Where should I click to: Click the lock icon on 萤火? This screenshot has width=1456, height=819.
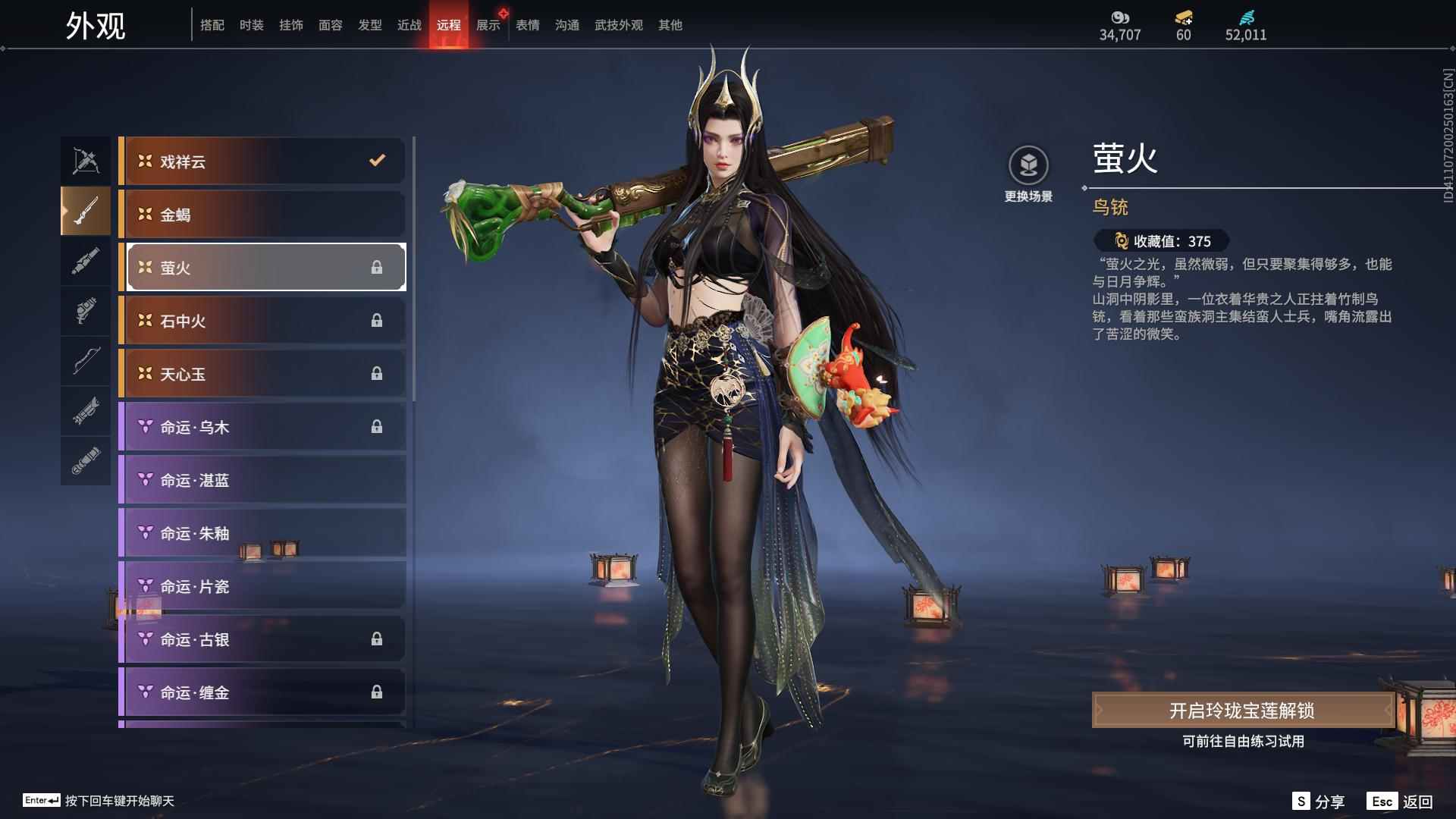[x=377, y=267]
